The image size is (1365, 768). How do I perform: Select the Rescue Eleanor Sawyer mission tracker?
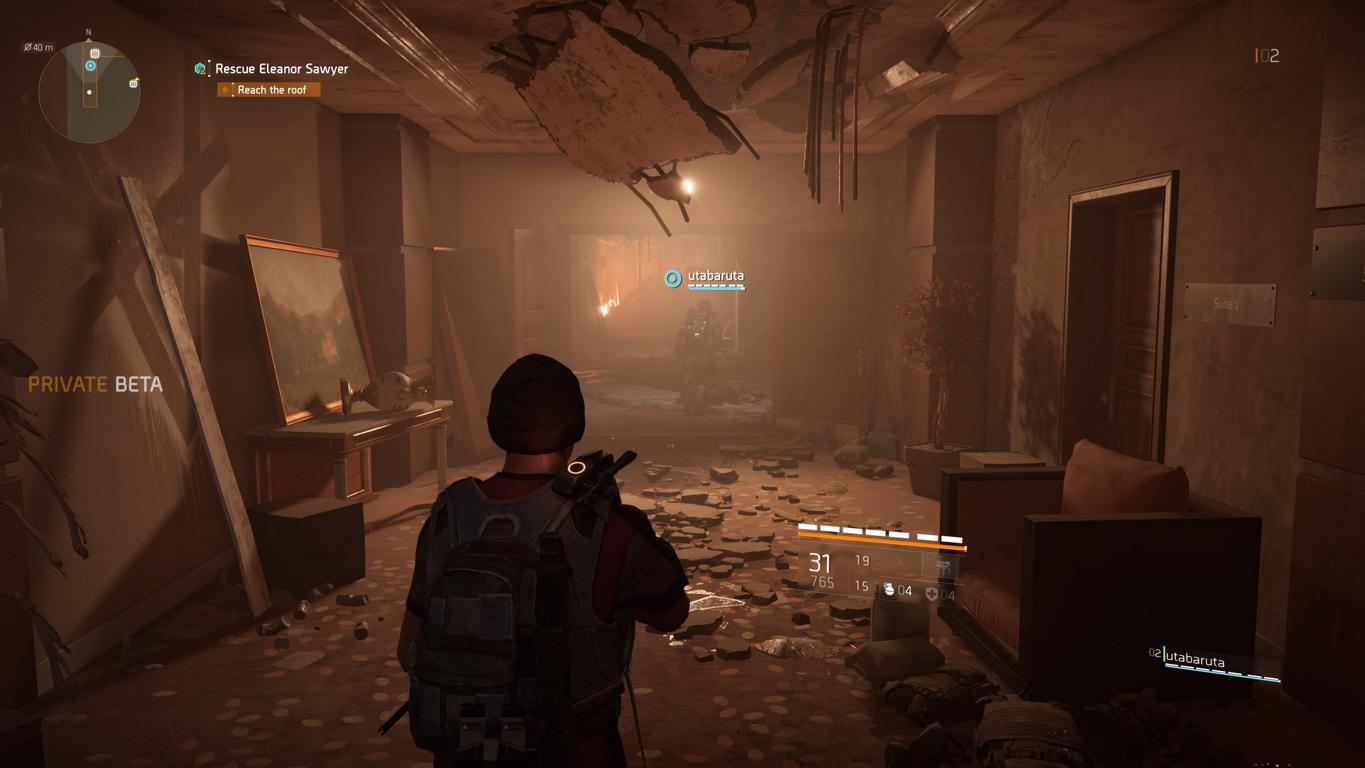pyautogui.click(x=281, y=69)
